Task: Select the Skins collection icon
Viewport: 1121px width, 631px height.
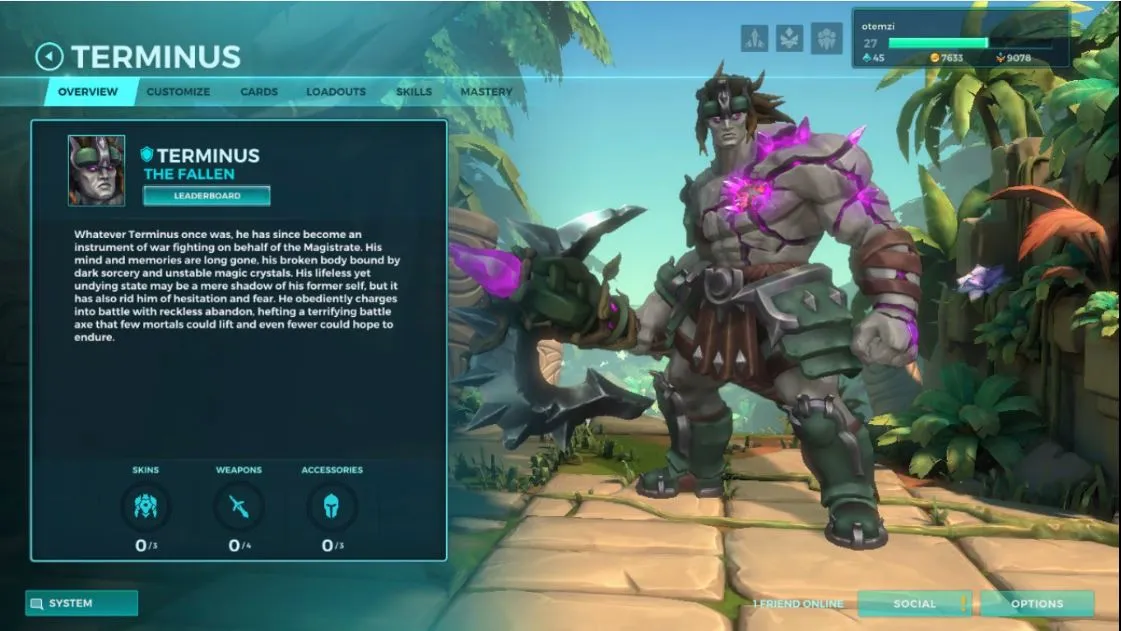Action: click(145, 507)
